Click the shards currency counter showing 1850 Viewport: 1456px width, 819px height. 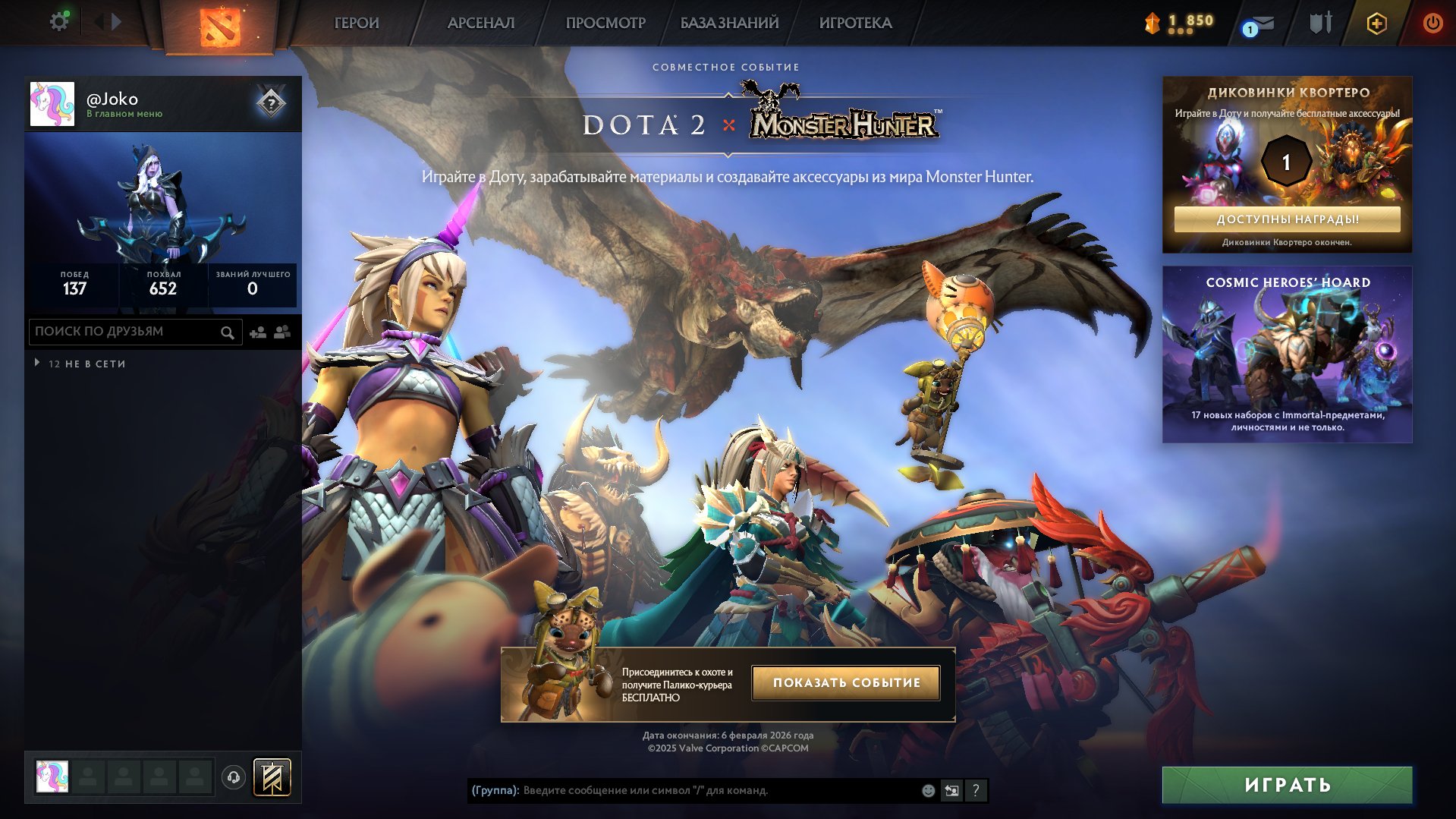tap(1176, 23)
